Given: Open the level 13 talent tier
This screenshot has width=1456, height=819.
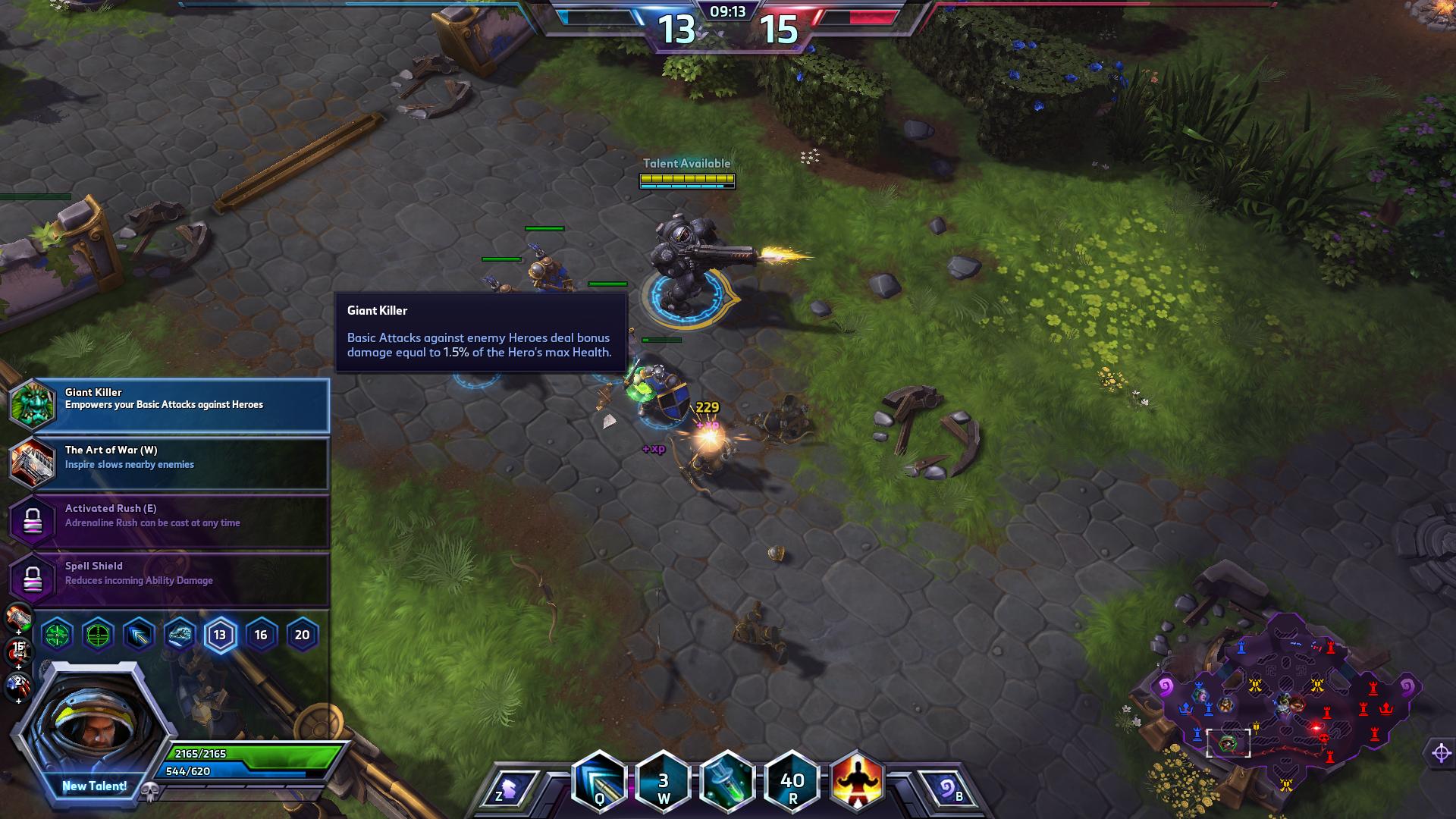Looking at the screenshot, I should [x=220, y=635].
